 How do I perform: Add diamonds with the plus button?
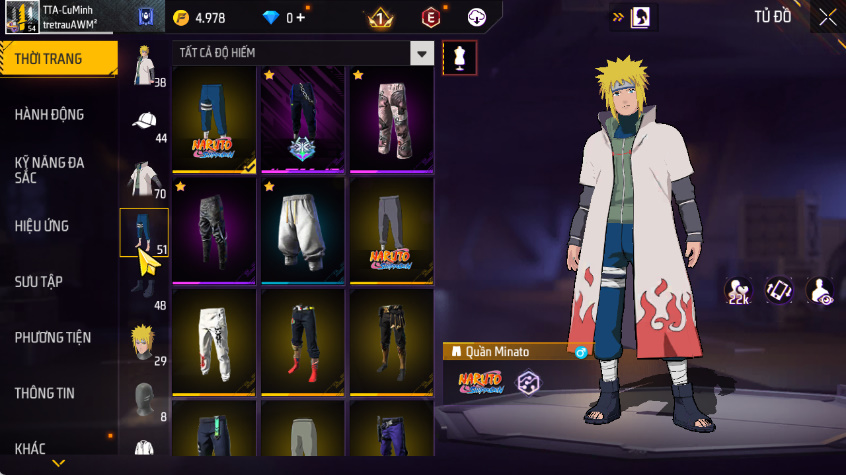click(300, 18)
